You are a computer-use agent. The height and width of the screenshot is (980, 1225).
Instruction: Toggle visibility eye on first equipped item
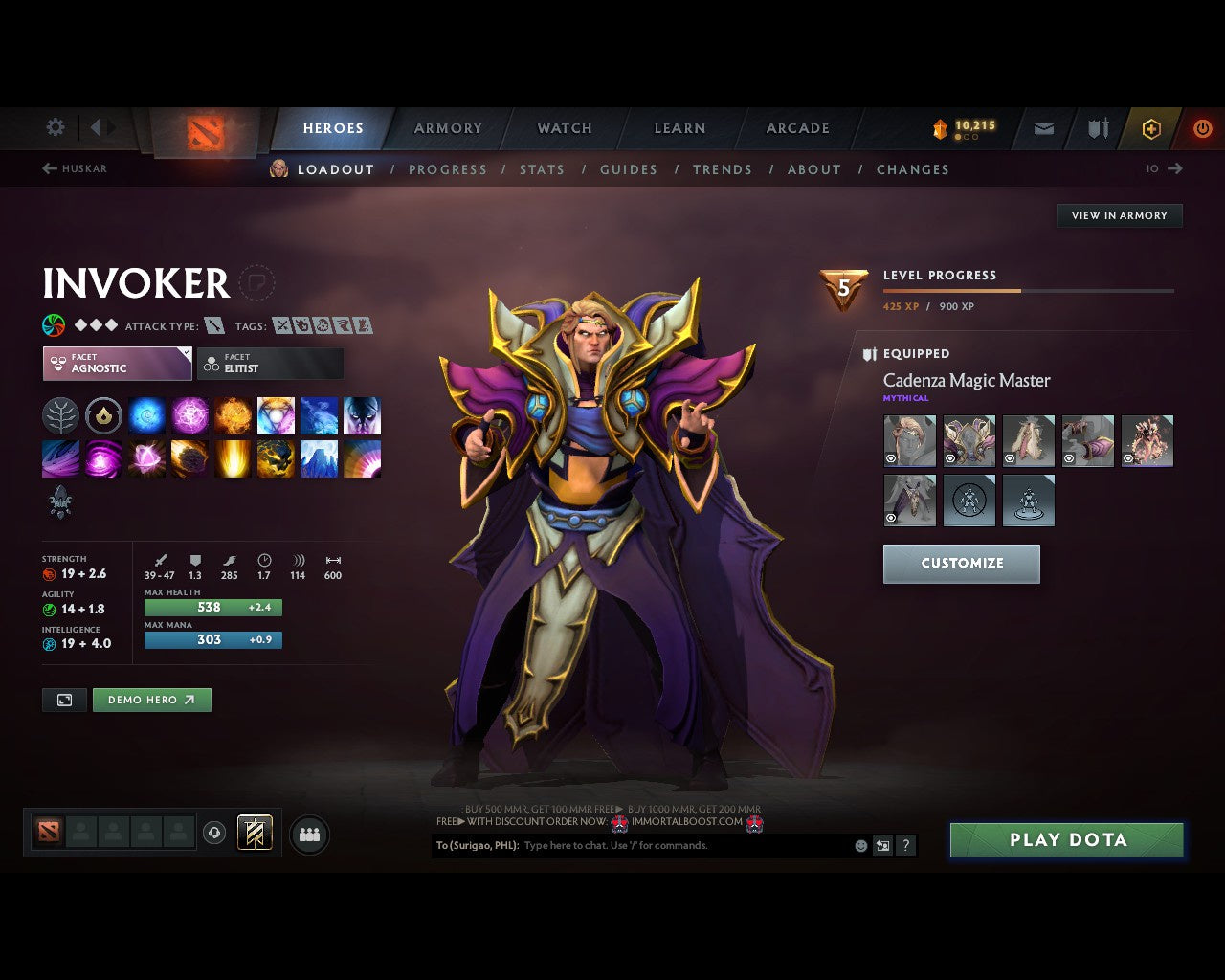coord(891,457)
